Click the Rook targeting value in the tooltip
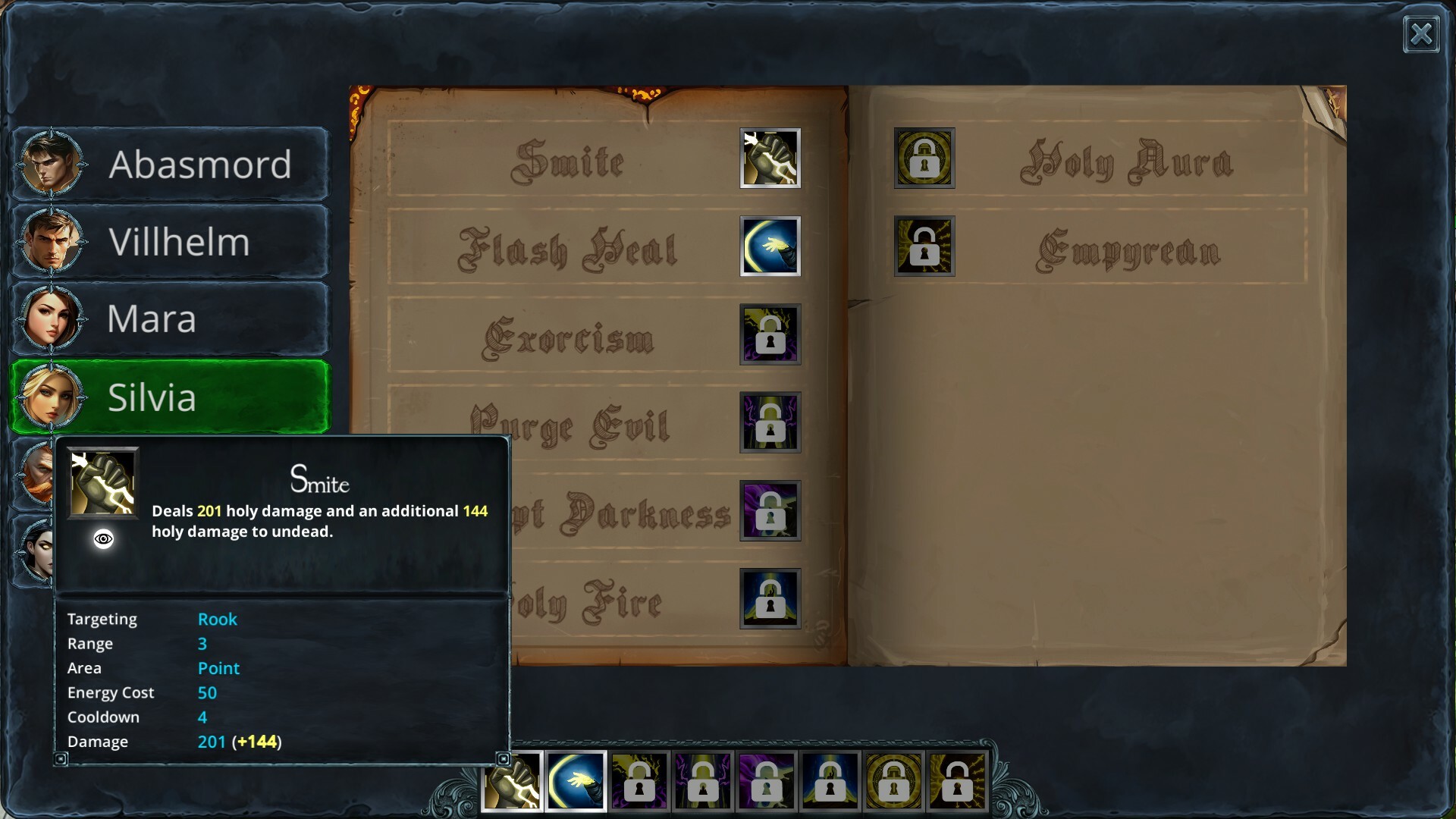This screenshot has width=1456, height=819. (218, 619)
